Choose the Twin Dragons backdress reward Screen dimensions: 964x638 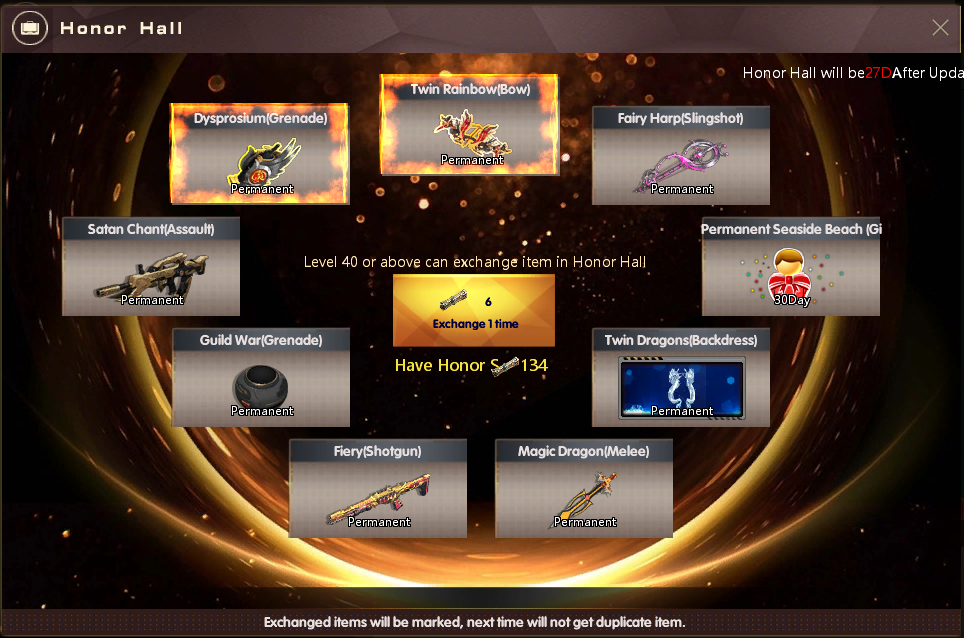[681, 377]
